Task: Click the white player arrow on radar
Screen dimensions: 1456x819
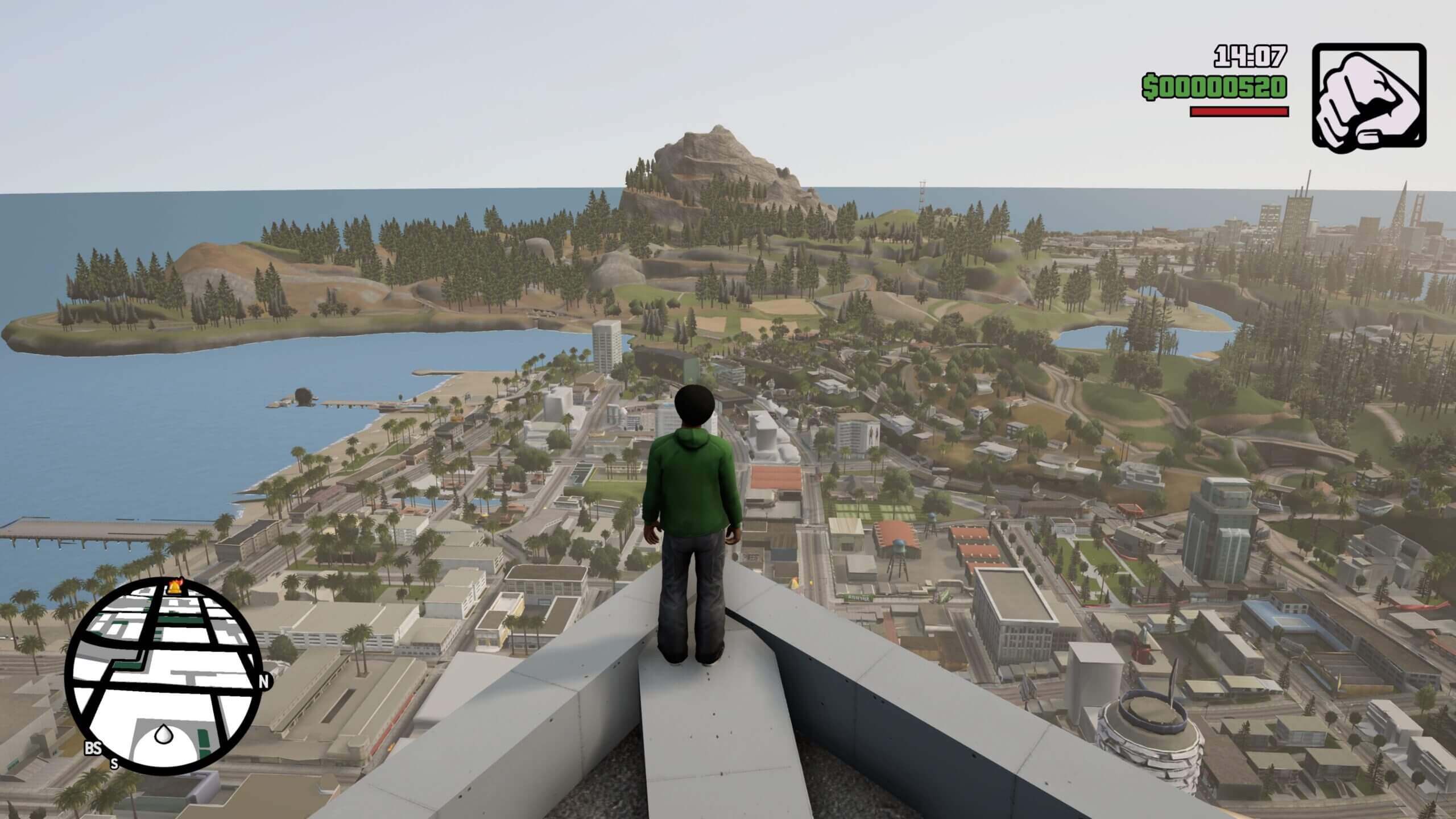Action: tap(164, 734)
